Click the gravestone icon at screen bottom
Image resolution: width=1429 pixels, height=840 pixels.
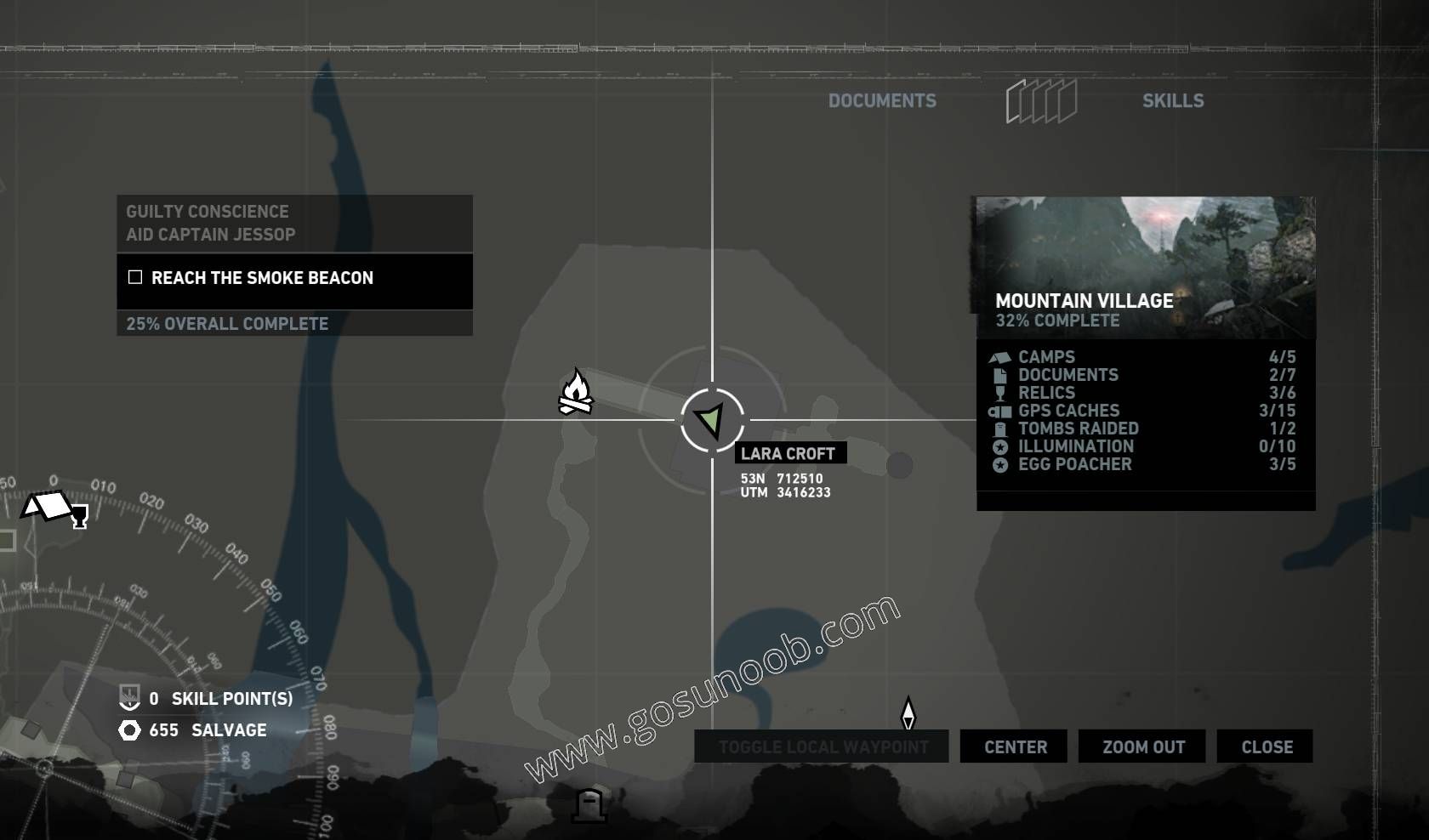pos(590,806)
